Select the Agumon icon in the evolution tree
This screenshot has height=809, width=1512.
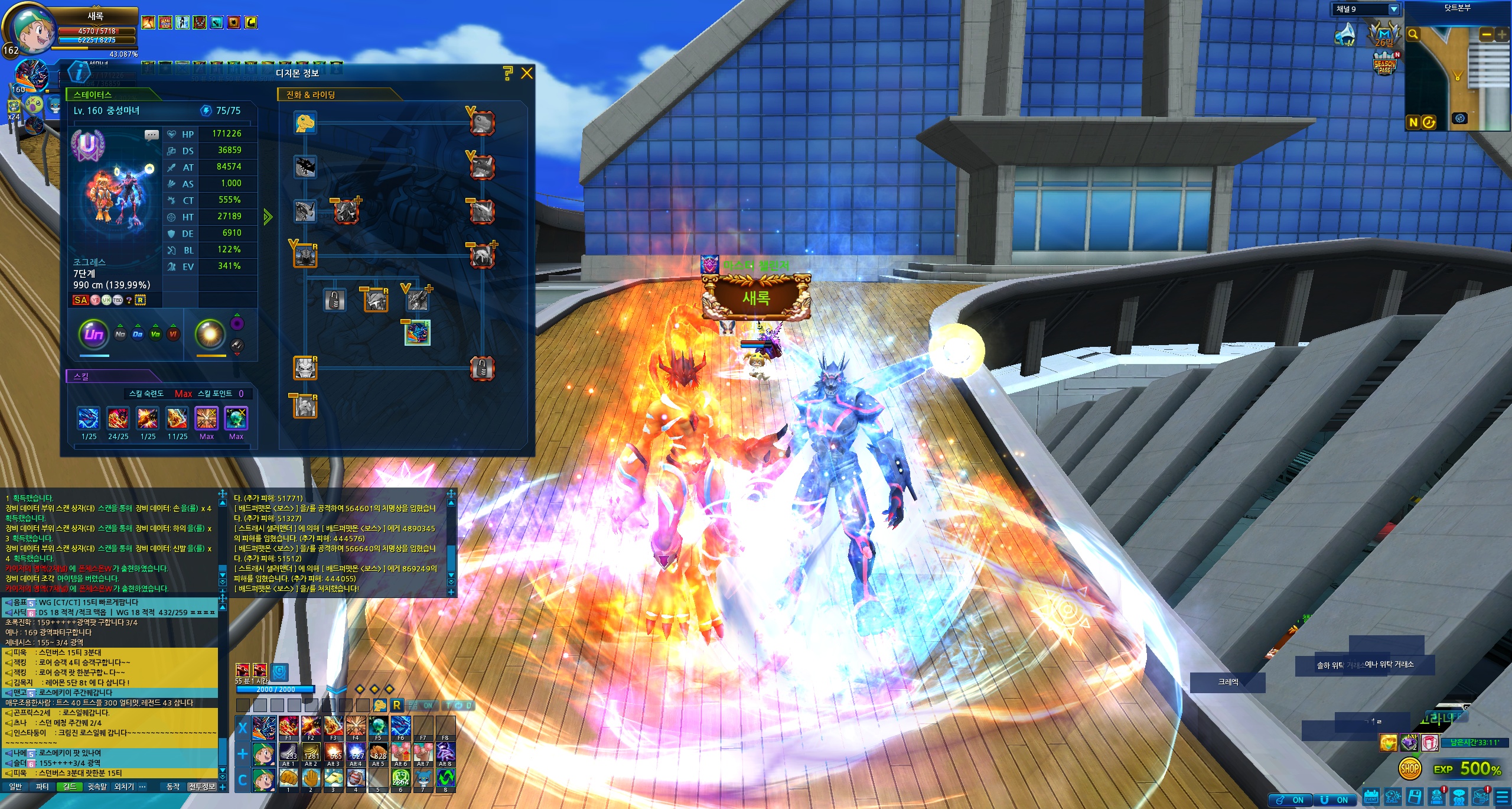point(305,123)
